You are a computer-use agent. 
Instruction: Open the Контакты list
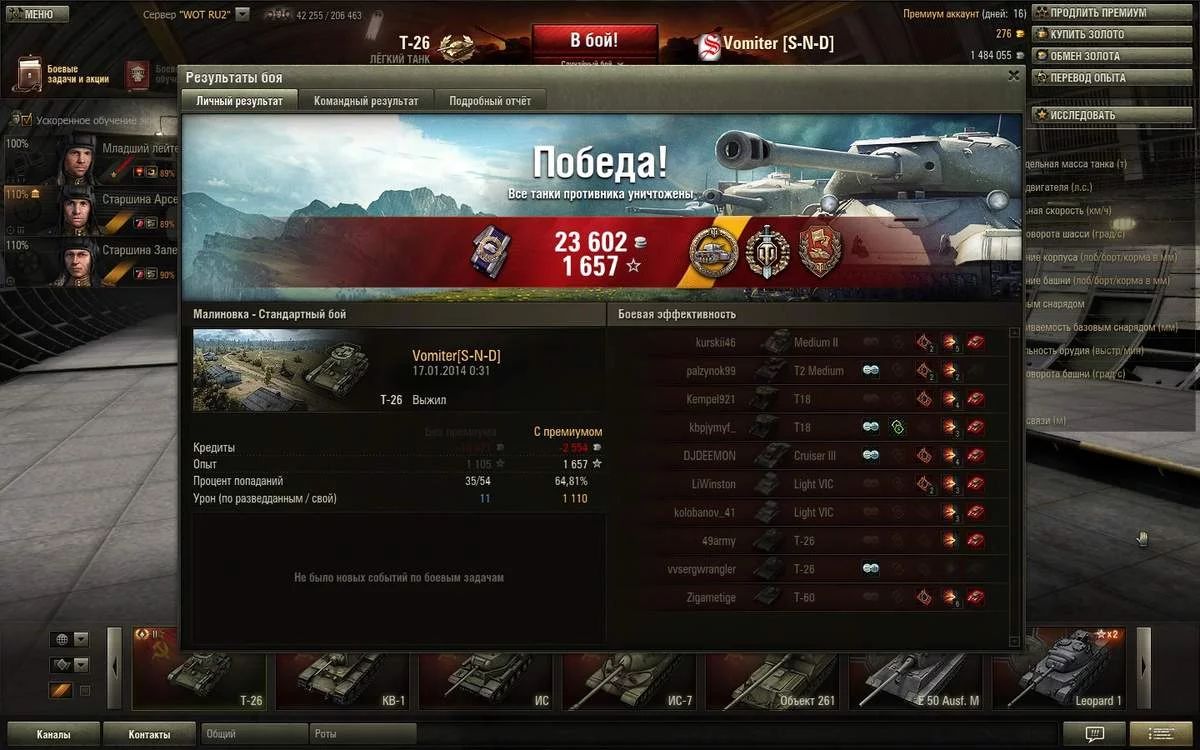tap(149, 734)
